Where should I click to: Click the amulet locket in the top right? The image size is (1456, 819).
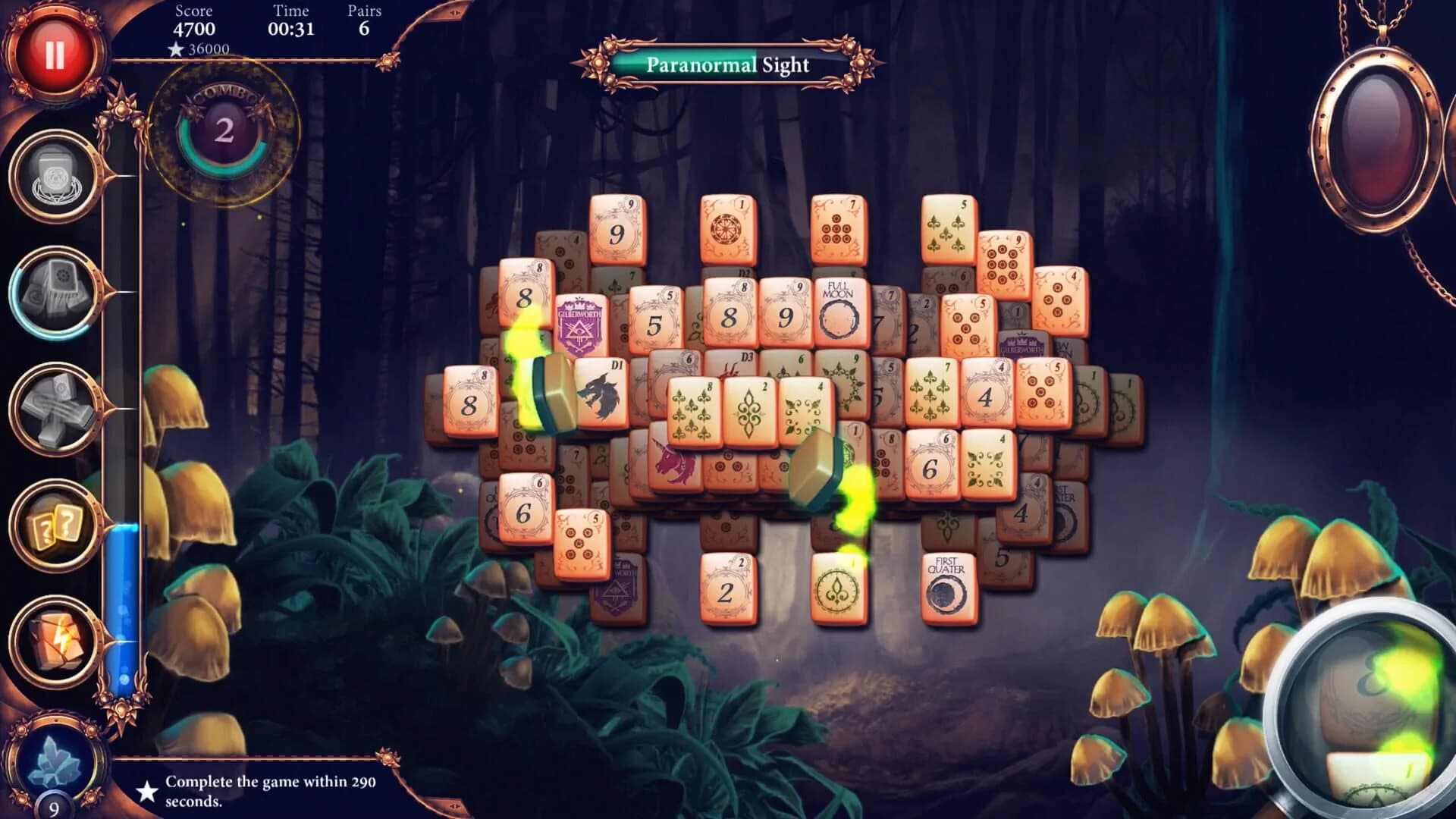tap(1379, 140)
